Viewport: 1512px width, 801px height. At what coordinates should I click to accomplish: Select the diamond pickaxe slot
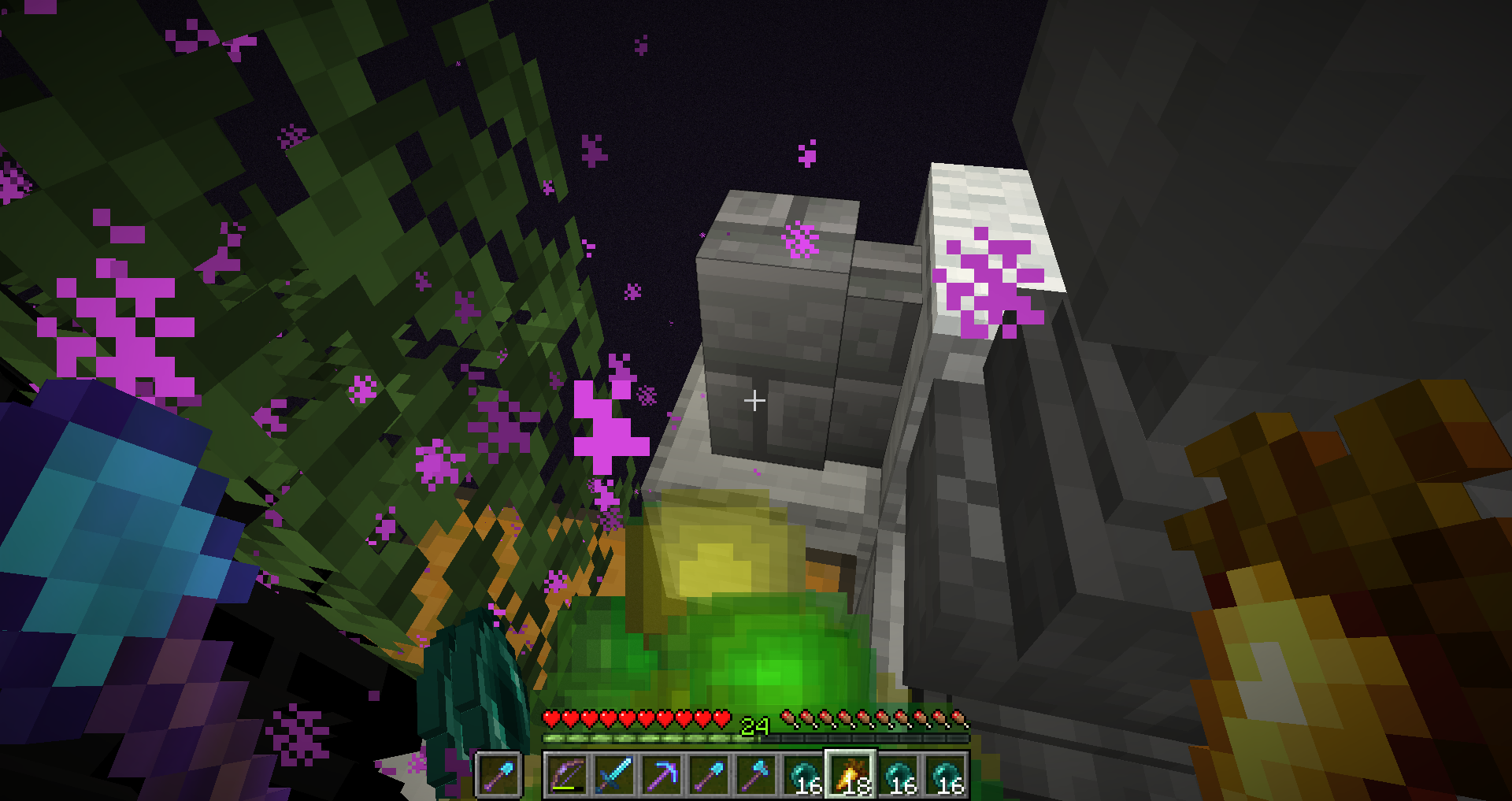[x=661, y=775]
